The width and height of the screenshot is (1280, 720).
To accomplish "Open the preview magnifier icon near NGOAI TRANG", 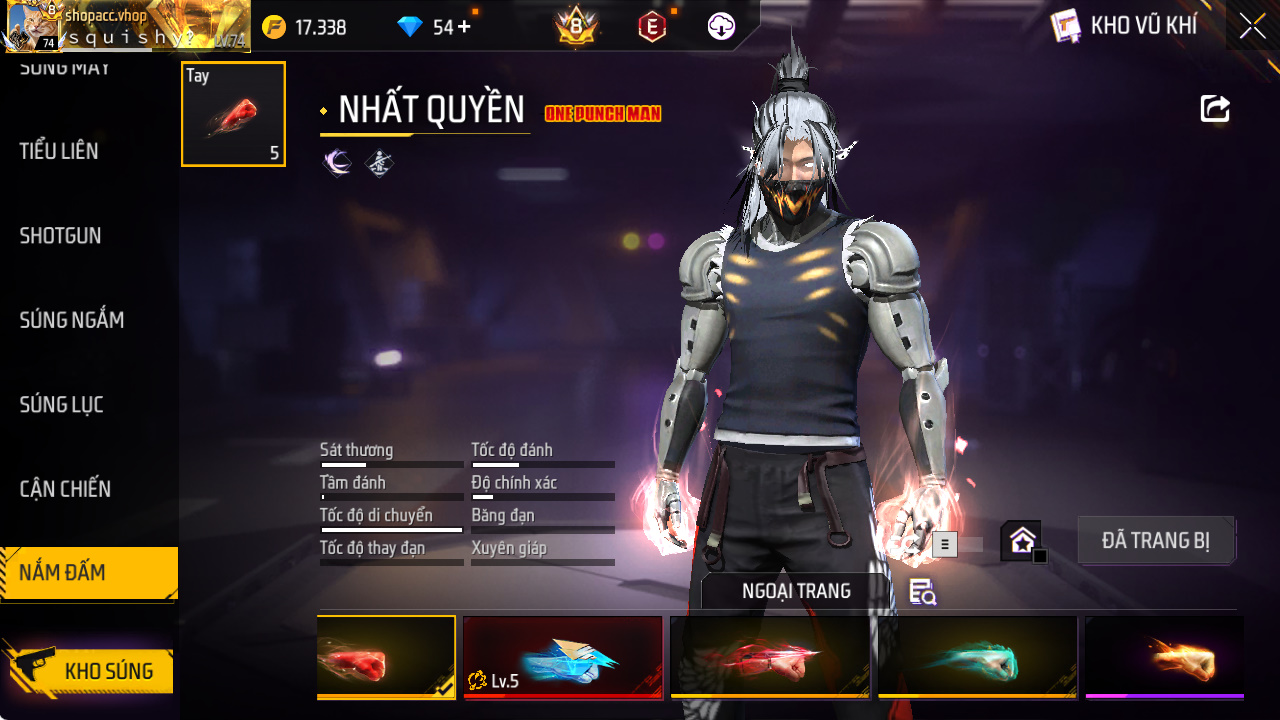I will (921, 592).
